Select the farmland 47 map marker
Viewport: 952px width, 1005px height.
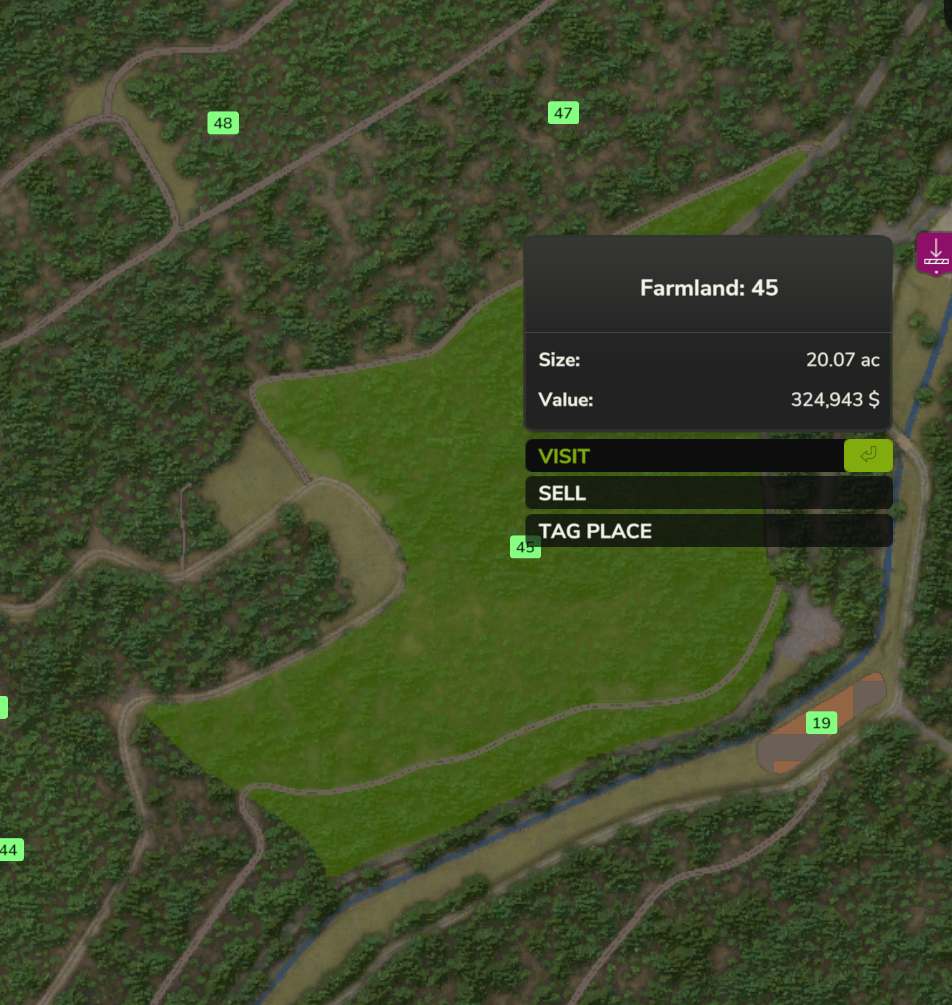(x=563, y=113)
